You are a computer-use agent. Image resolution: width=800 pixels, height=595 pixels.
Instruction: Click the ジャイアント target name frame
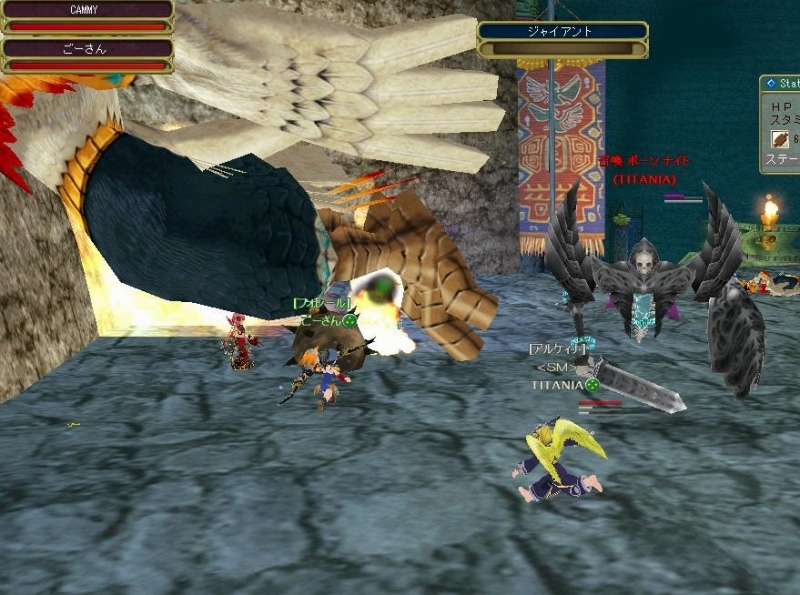point(560,32)
